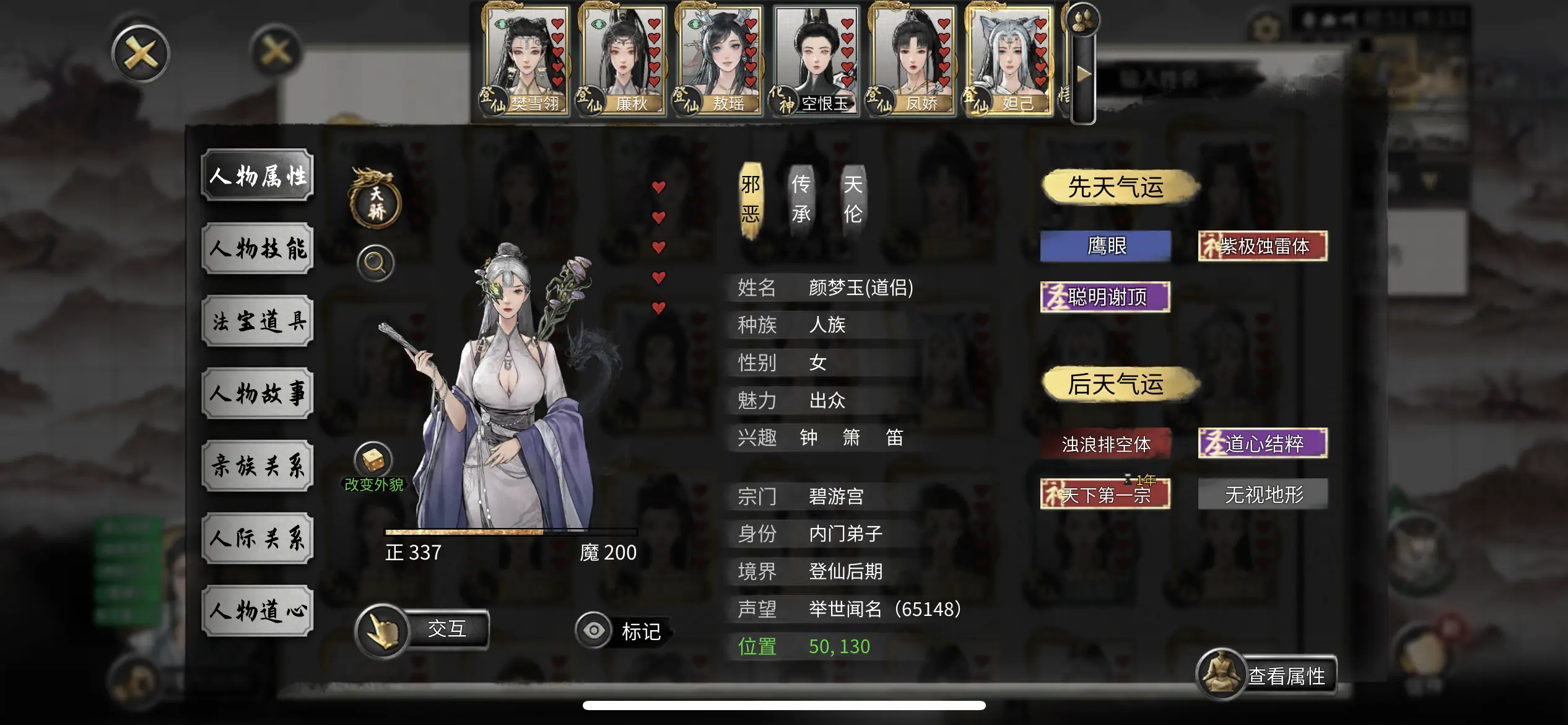Open the 法宝道具 tab

(258, 321)
